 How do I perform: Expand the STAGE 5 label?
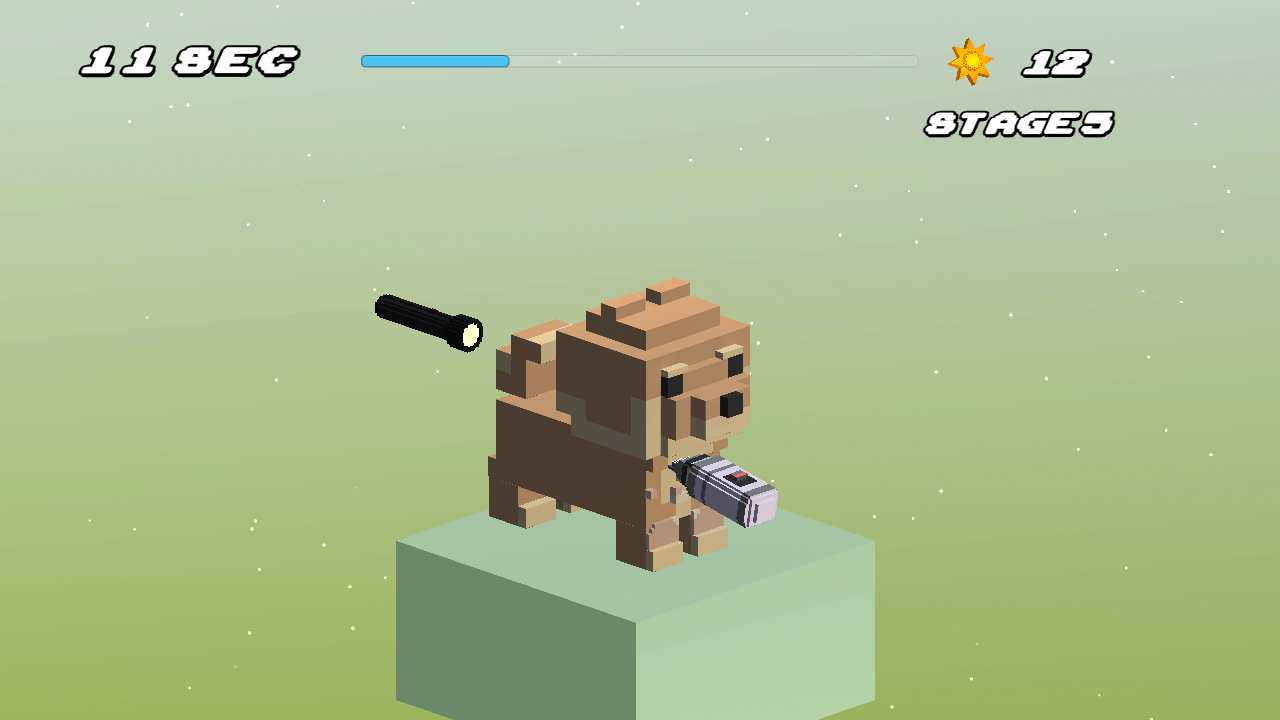tap(1018, 122)
